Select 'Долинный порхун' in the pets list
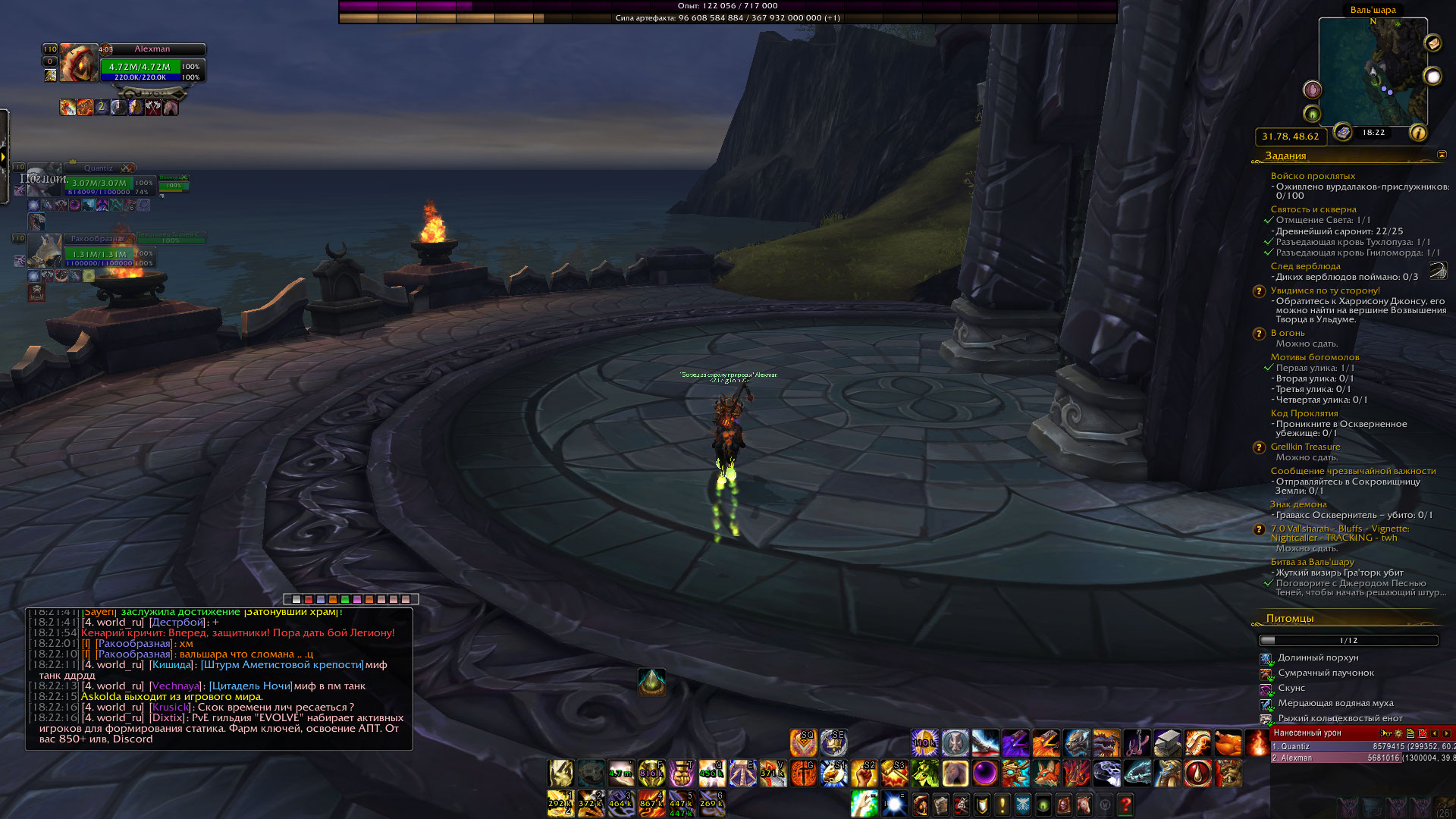This screenshot has height=819, width=1456. (x=1318, y=657)
